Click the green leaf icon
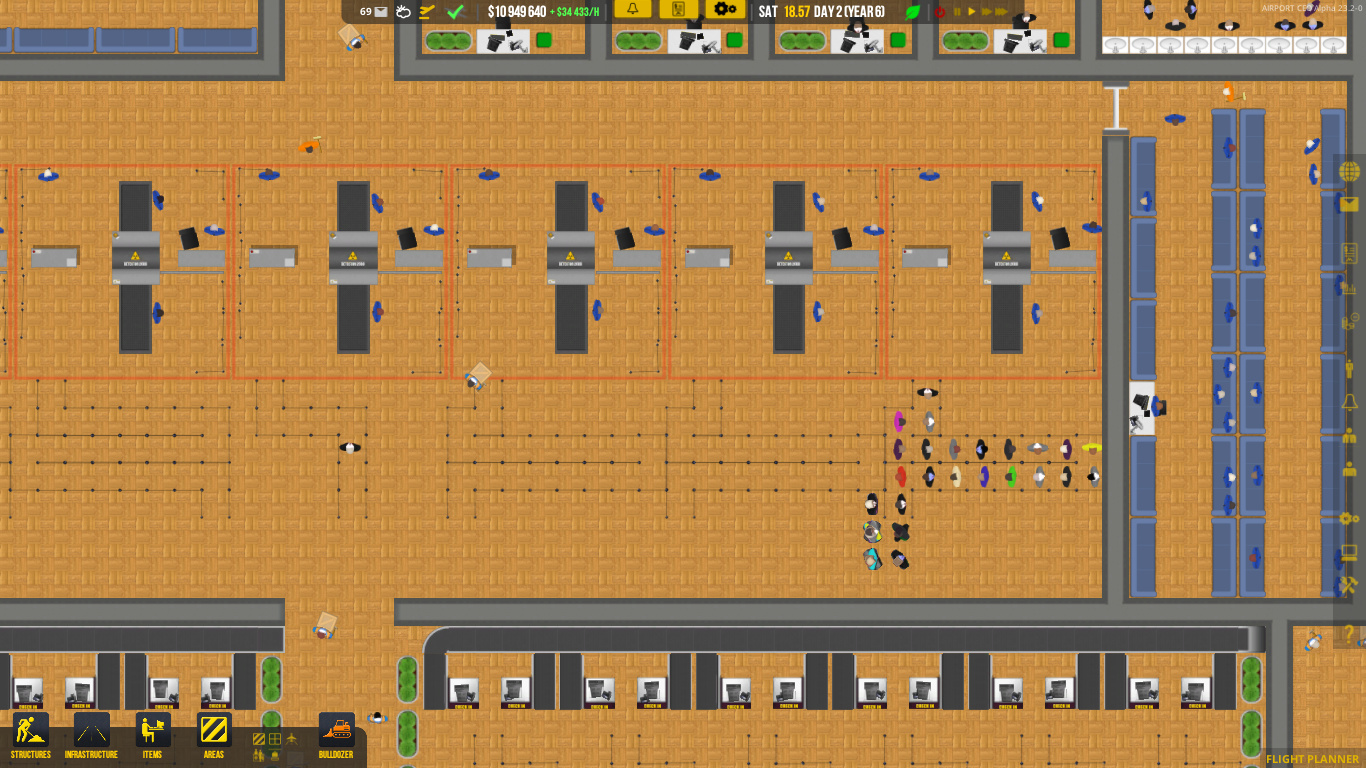This screenshot has width=1366, height=768. click(912, 12)
